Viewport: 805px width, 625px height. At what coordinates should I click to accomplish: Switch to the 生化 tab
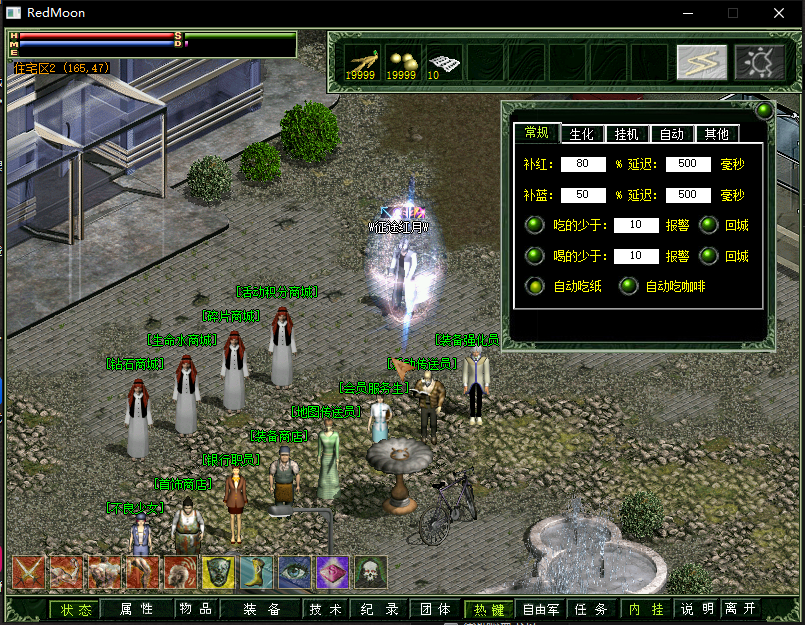tap(582, 134)
